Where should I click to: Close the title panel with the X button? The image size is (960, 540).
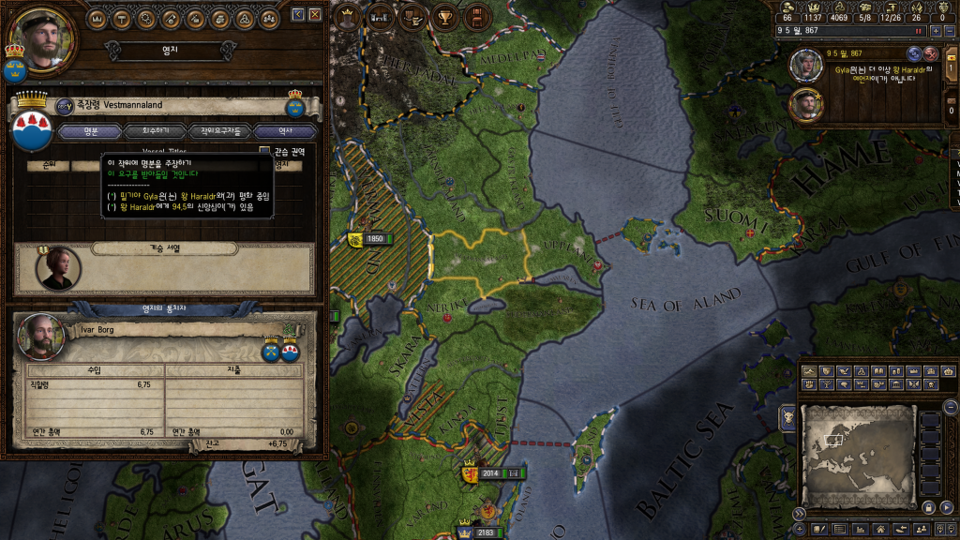[x=315, y=14]
